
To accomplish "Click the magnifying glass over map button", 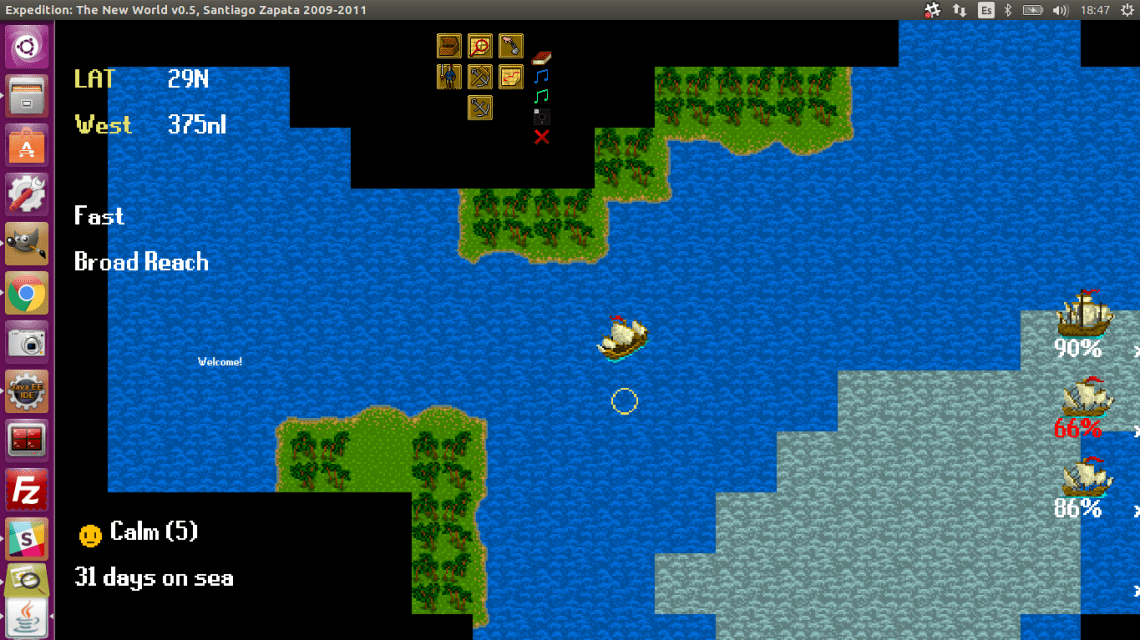I will pyautogui.click(x=480, y=46).
